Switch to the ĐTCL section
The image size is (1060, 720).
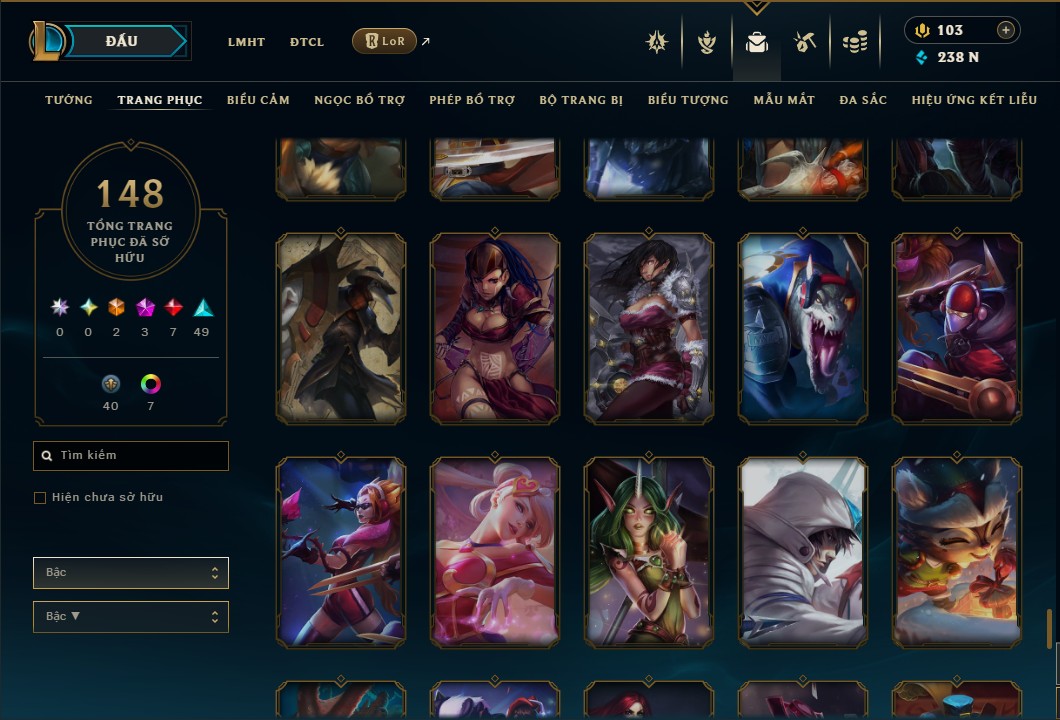coord(307,42)
